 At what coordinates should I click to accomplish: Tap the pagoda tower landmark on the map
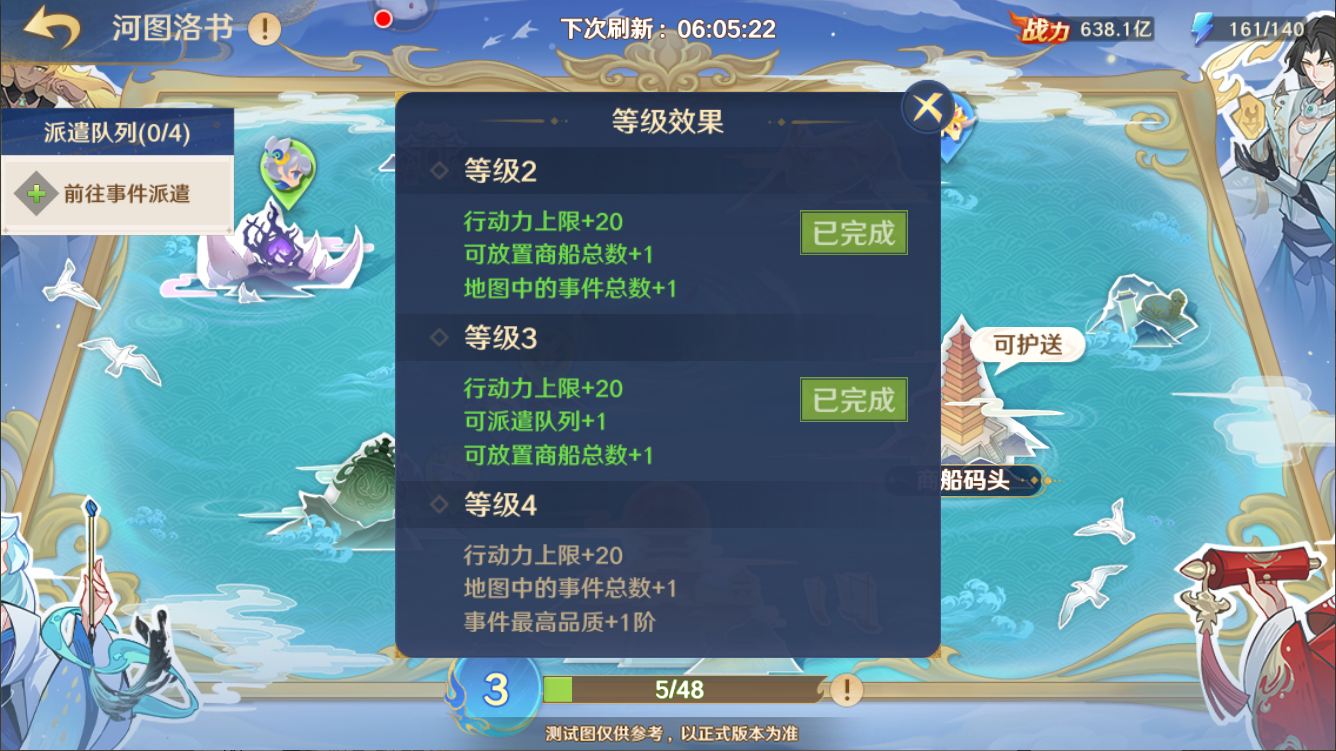[962, 395]
